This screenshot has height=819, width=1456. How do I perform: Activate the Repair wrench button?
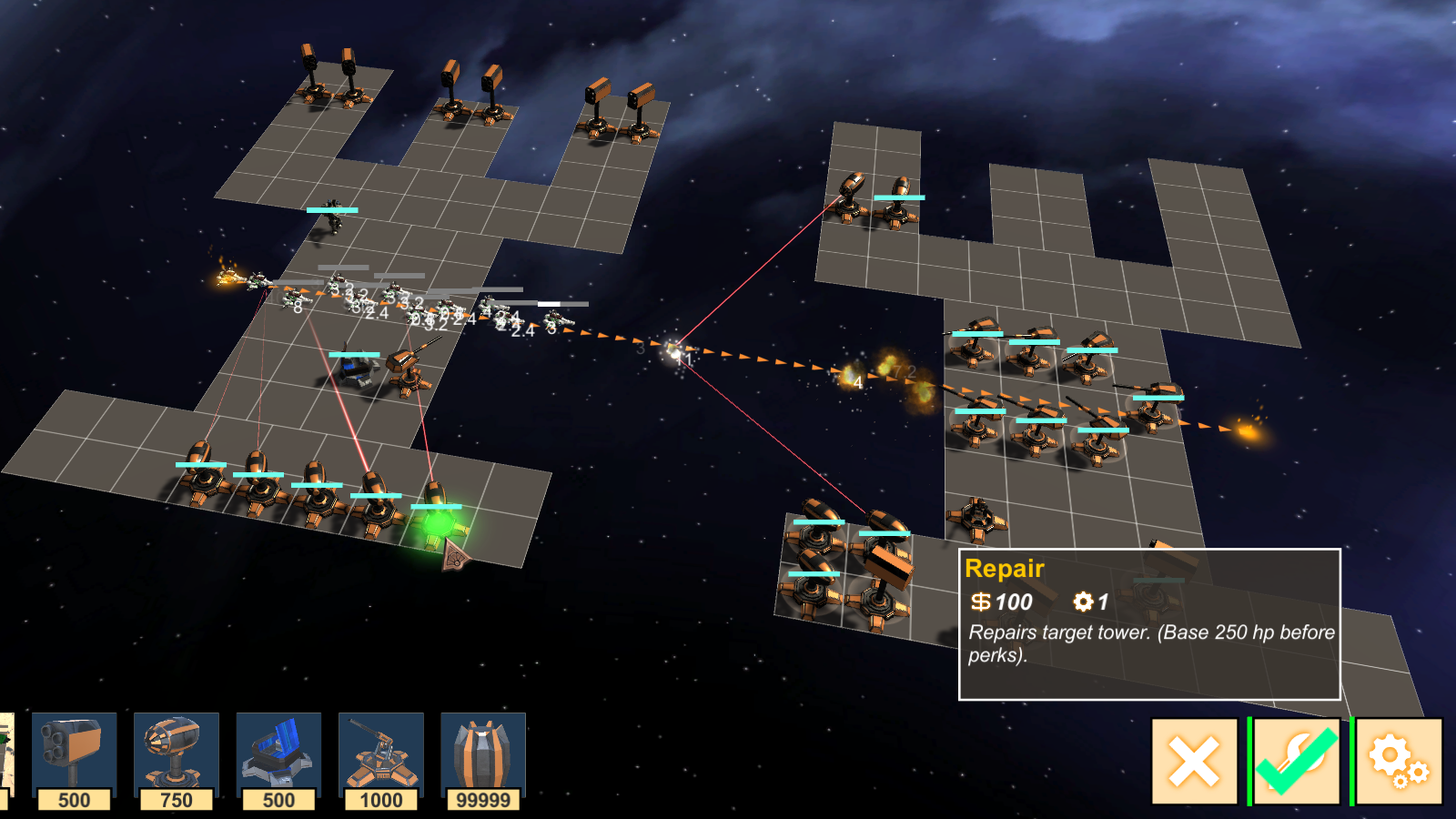[x=1297, y=762]
